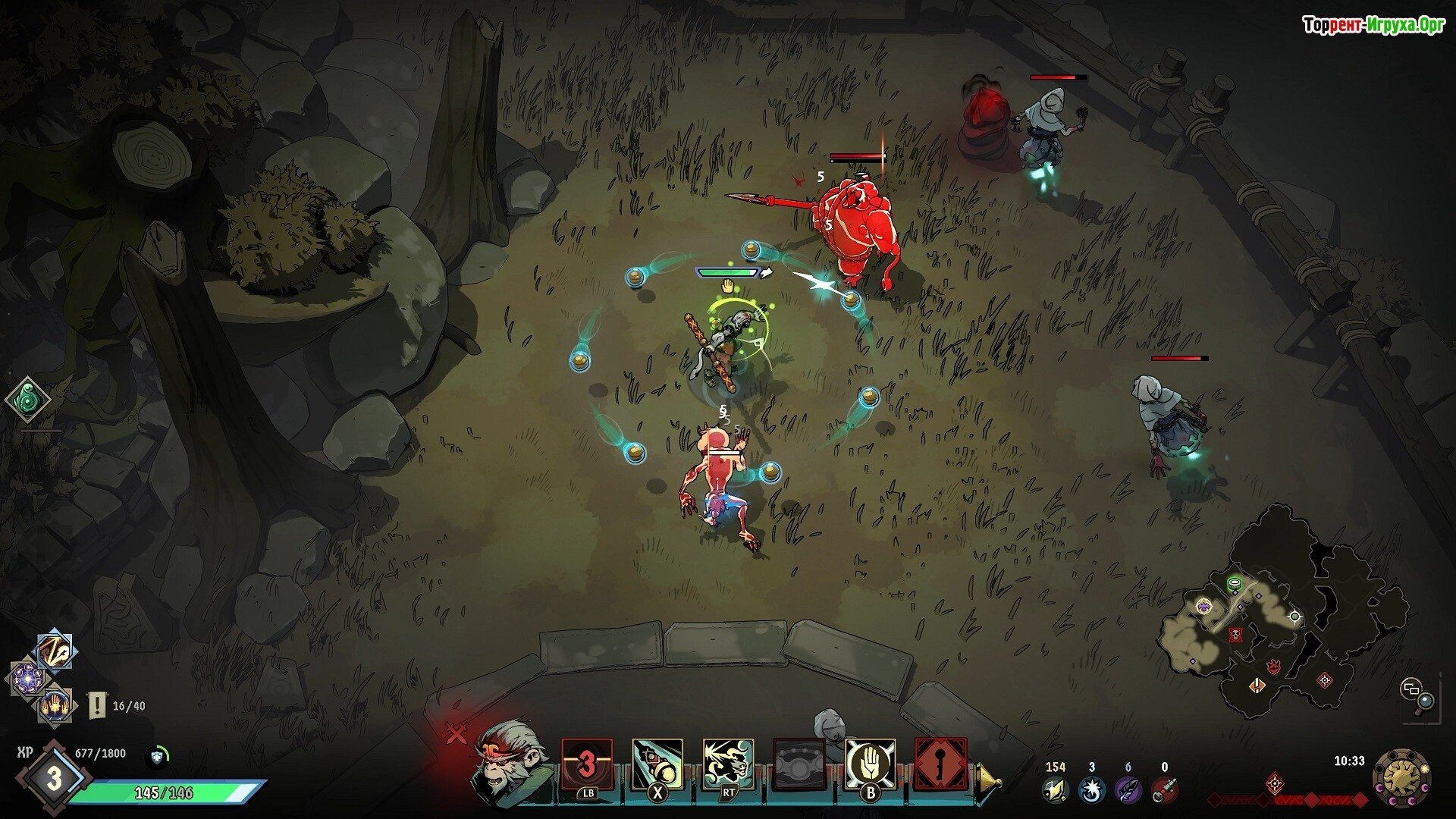Select the greyed-out belt ability slot
1456x819 pixels.
[799, 764]
